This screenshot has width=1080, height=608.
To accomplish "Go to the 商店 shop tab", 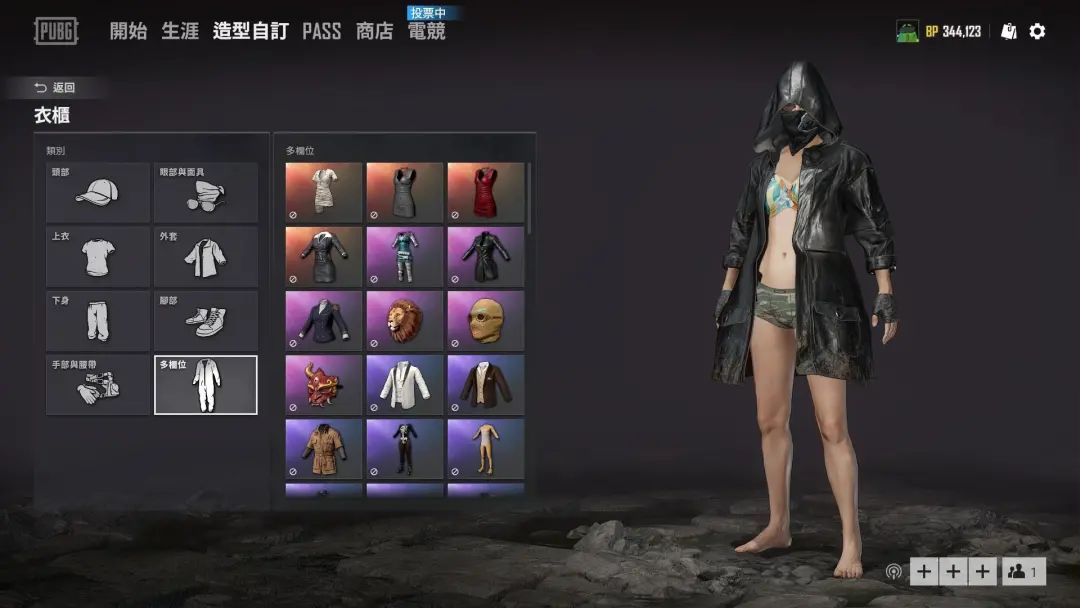I will pos(374,31).
